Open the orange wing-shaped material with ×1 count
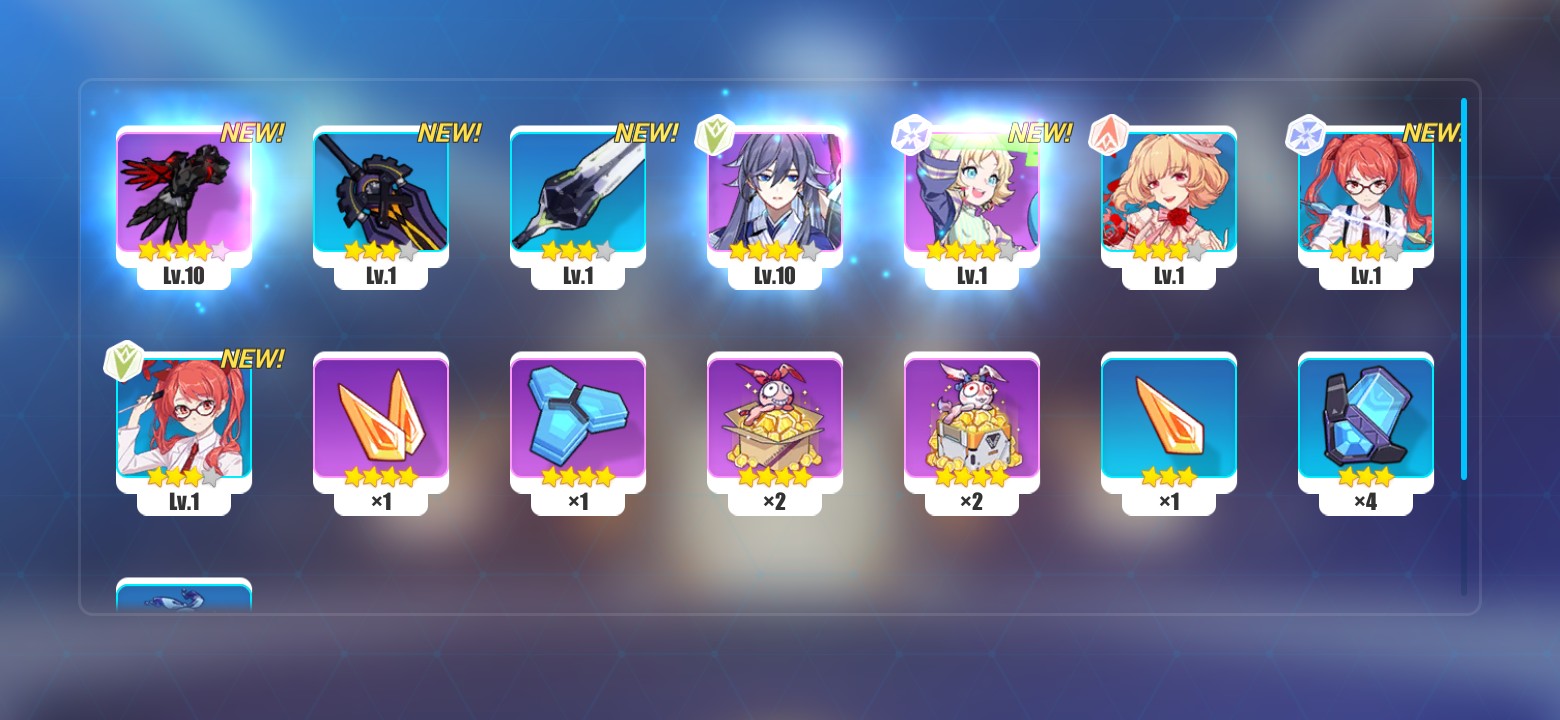Screen dimensions: 1560x720 (380, 420)
